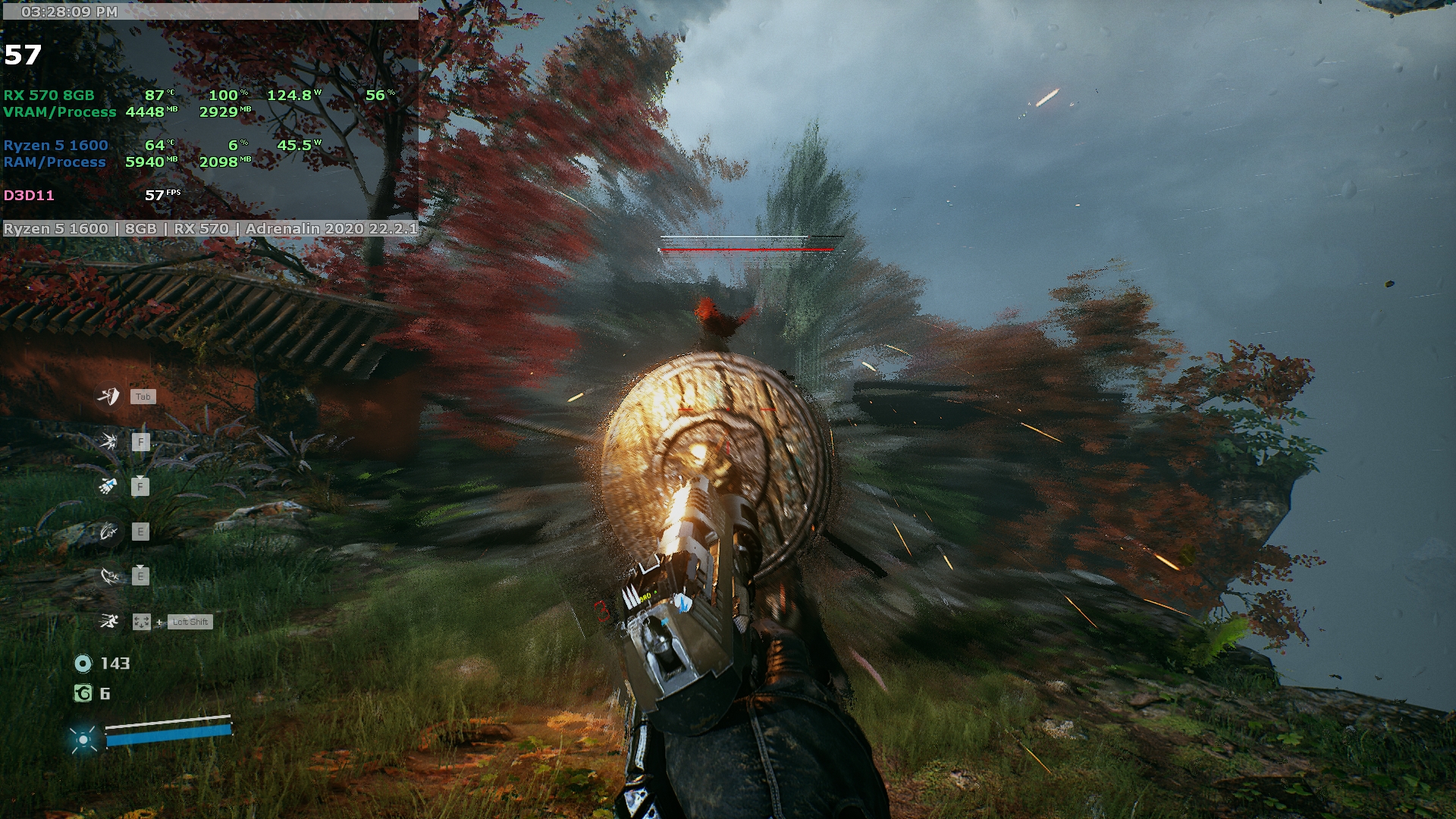Click the glowing blue energy core icon
The height and width of the screenshot is (819, 1456).
click(83, 738)
